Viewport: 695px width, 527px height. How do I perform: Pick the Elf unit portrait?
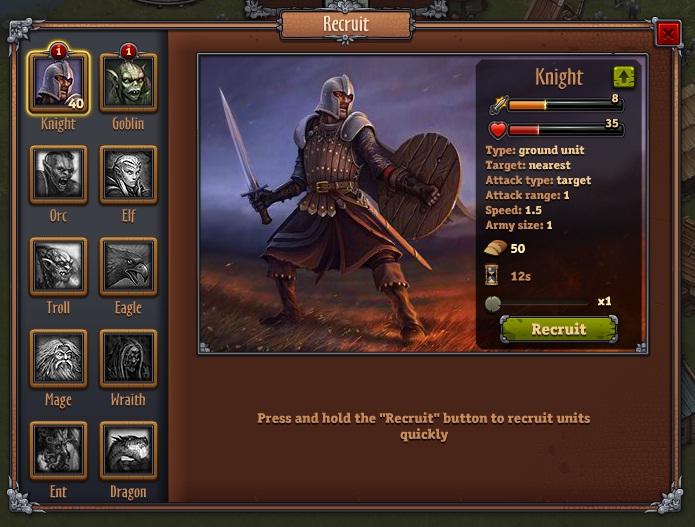[128, 174]
